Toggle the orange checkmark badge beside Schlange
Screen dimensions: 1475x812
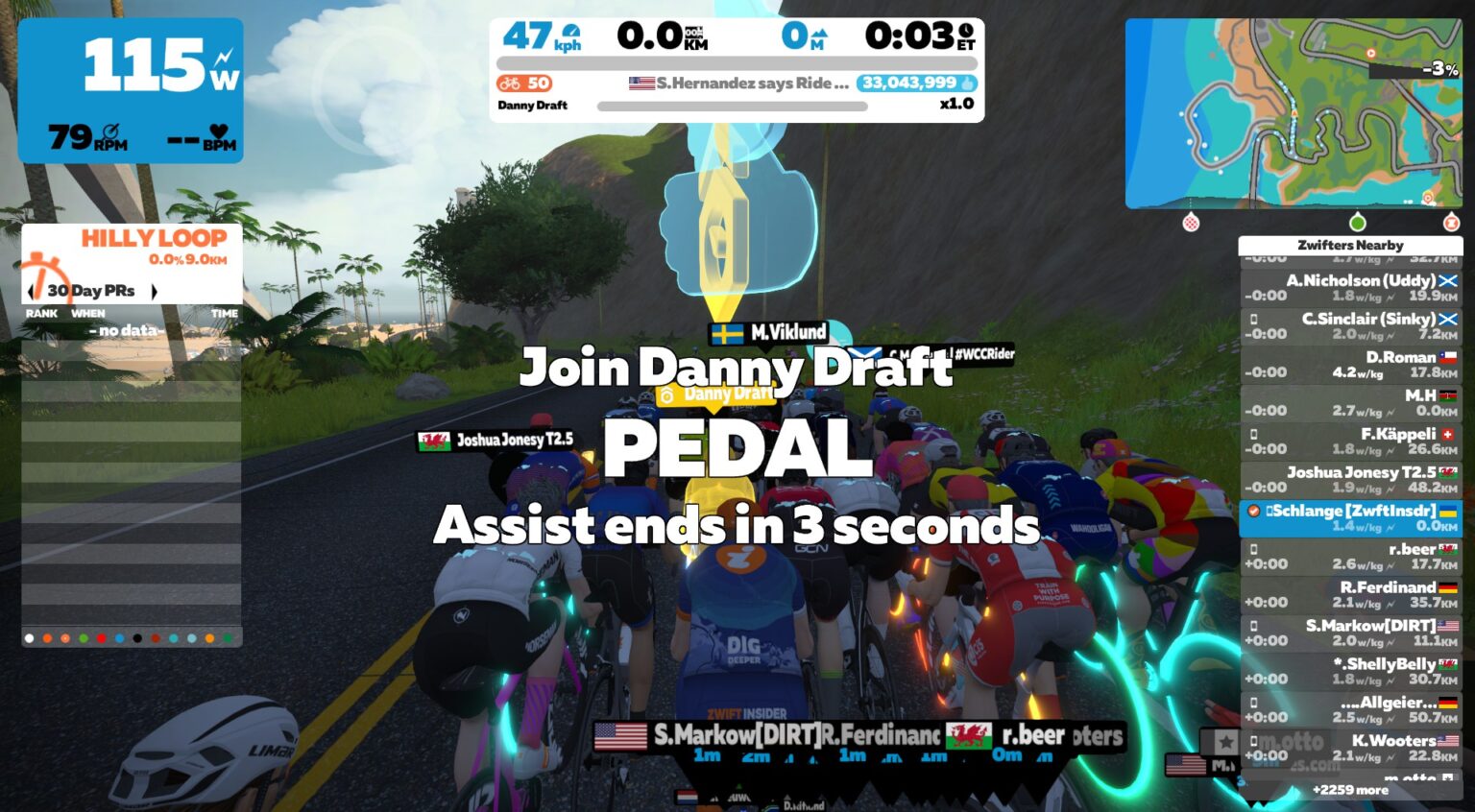point(1254,512)
